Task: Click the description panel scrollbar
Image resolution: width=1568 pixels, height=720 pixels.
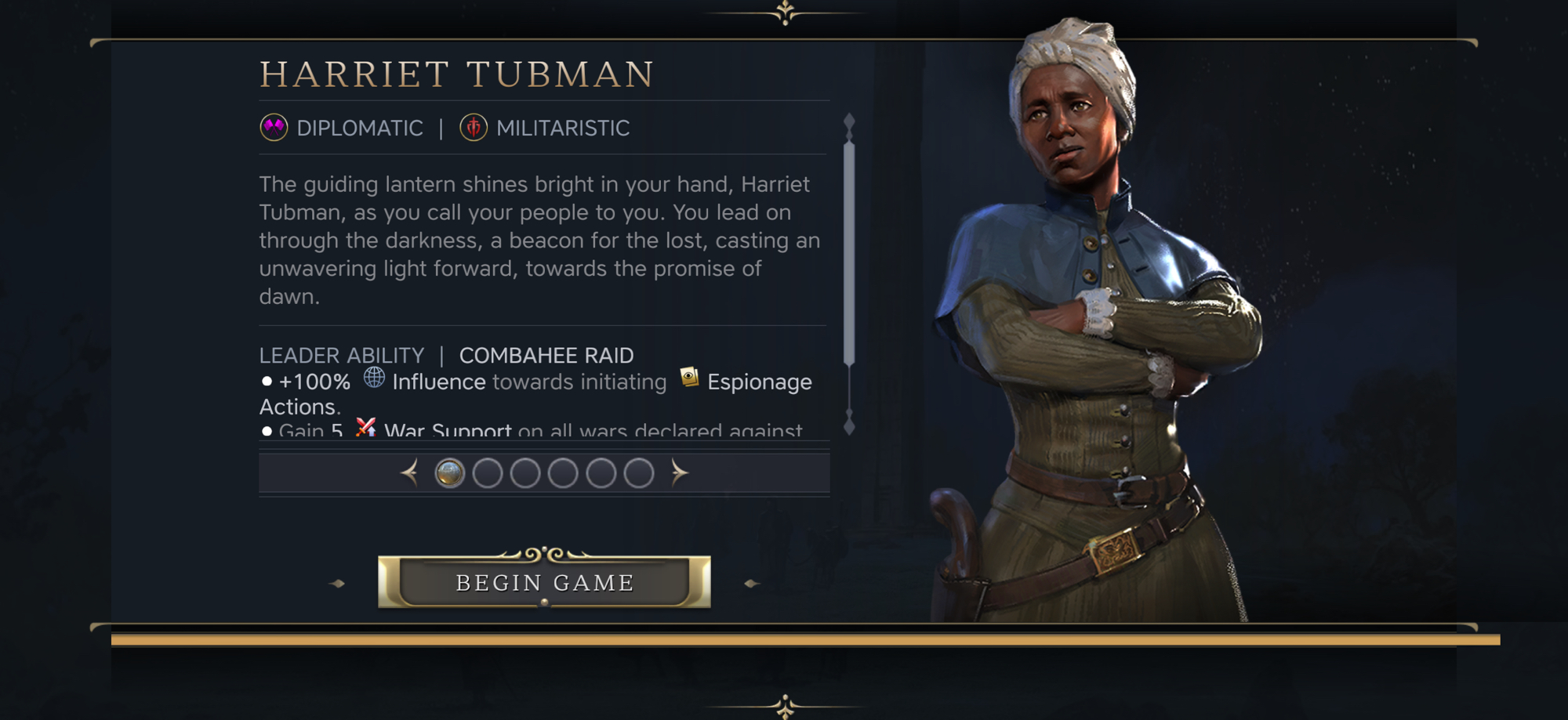Action: 849,251
